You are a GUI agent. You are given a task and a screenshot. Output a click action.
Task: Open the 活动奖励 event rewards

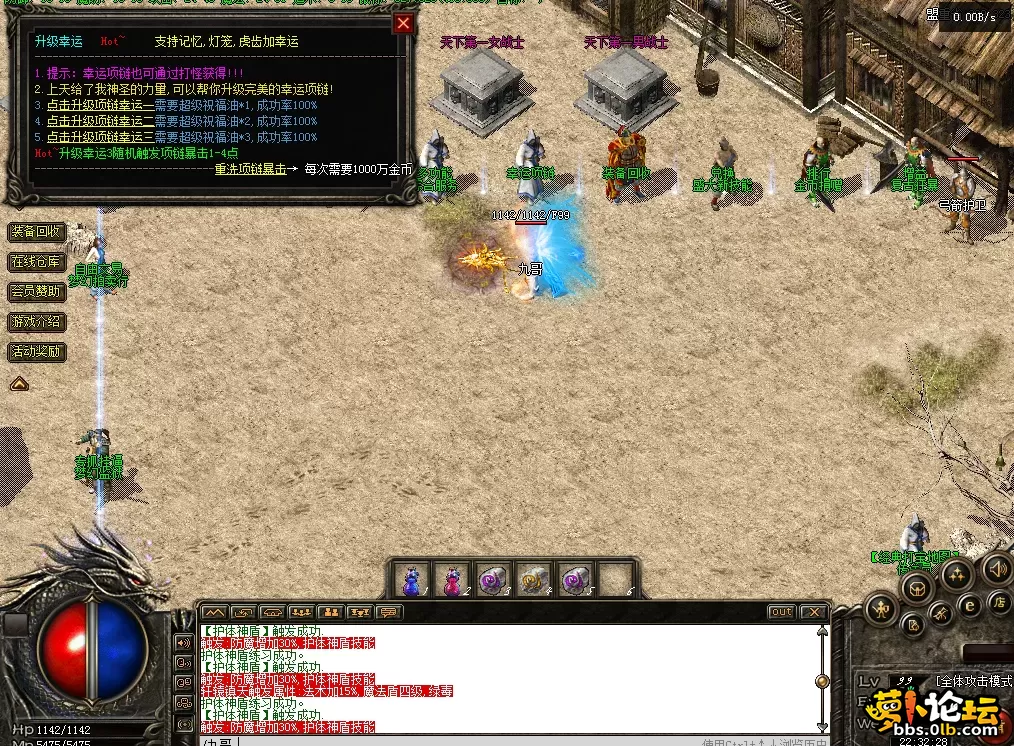tap(36, 352)
